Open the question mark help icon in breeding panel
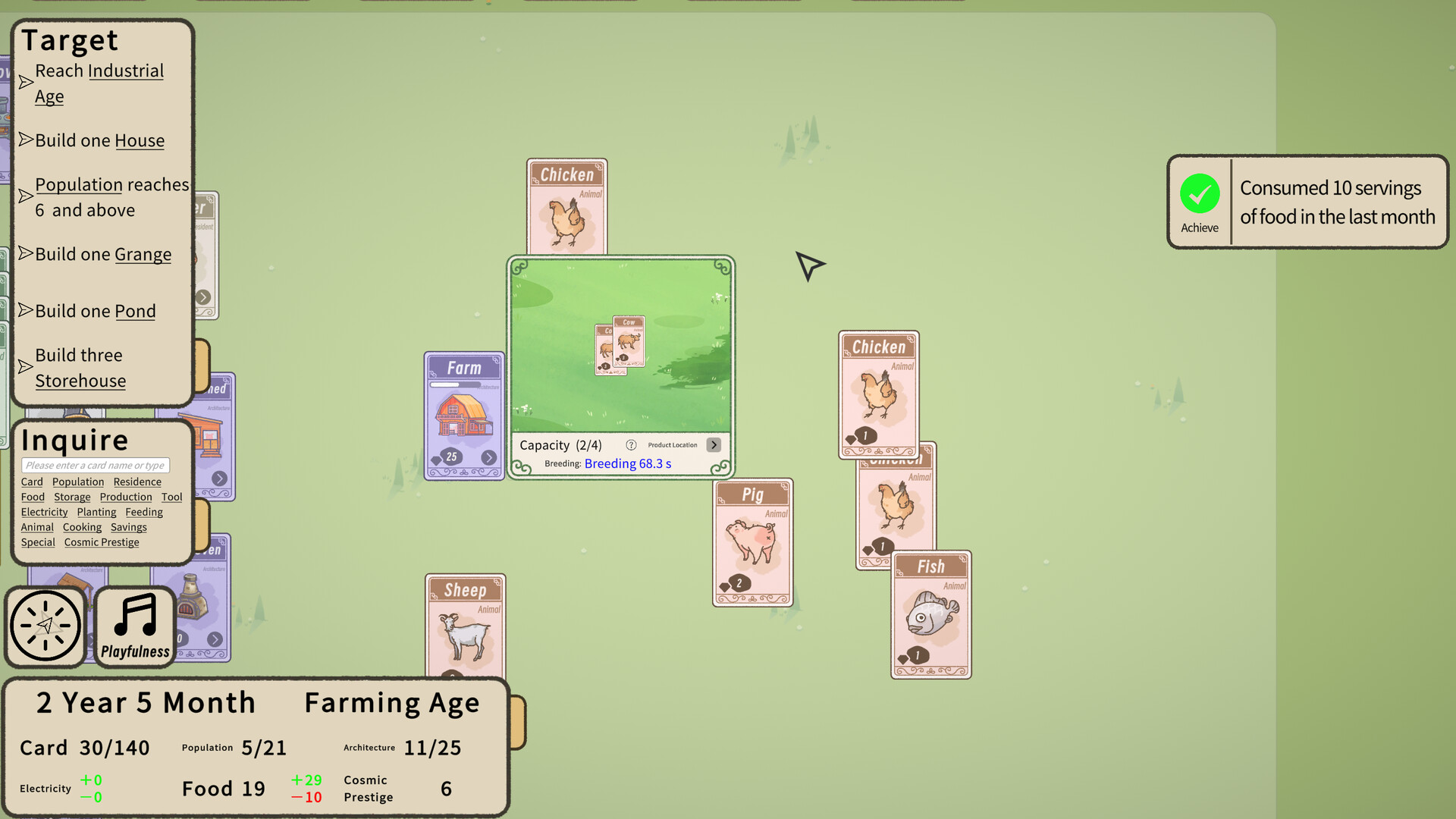1456x819 pixels. coord(630,445)
